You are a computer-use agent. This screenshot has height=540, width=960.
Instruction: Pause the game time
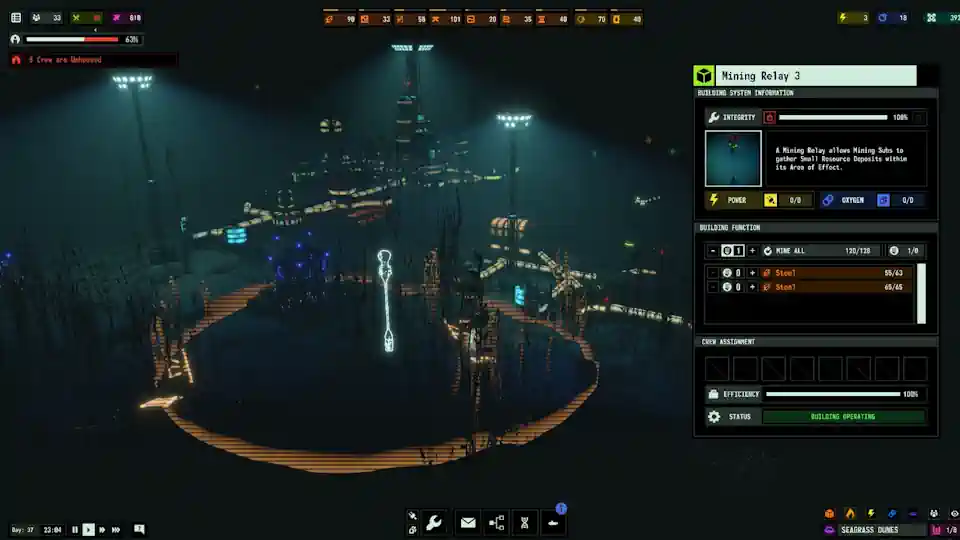pos(75,529)
